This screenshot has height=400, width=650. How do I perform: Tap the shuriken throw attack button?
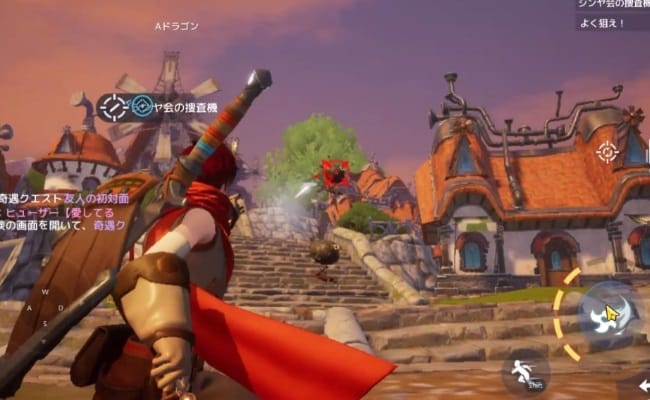[x=611, y=314]
